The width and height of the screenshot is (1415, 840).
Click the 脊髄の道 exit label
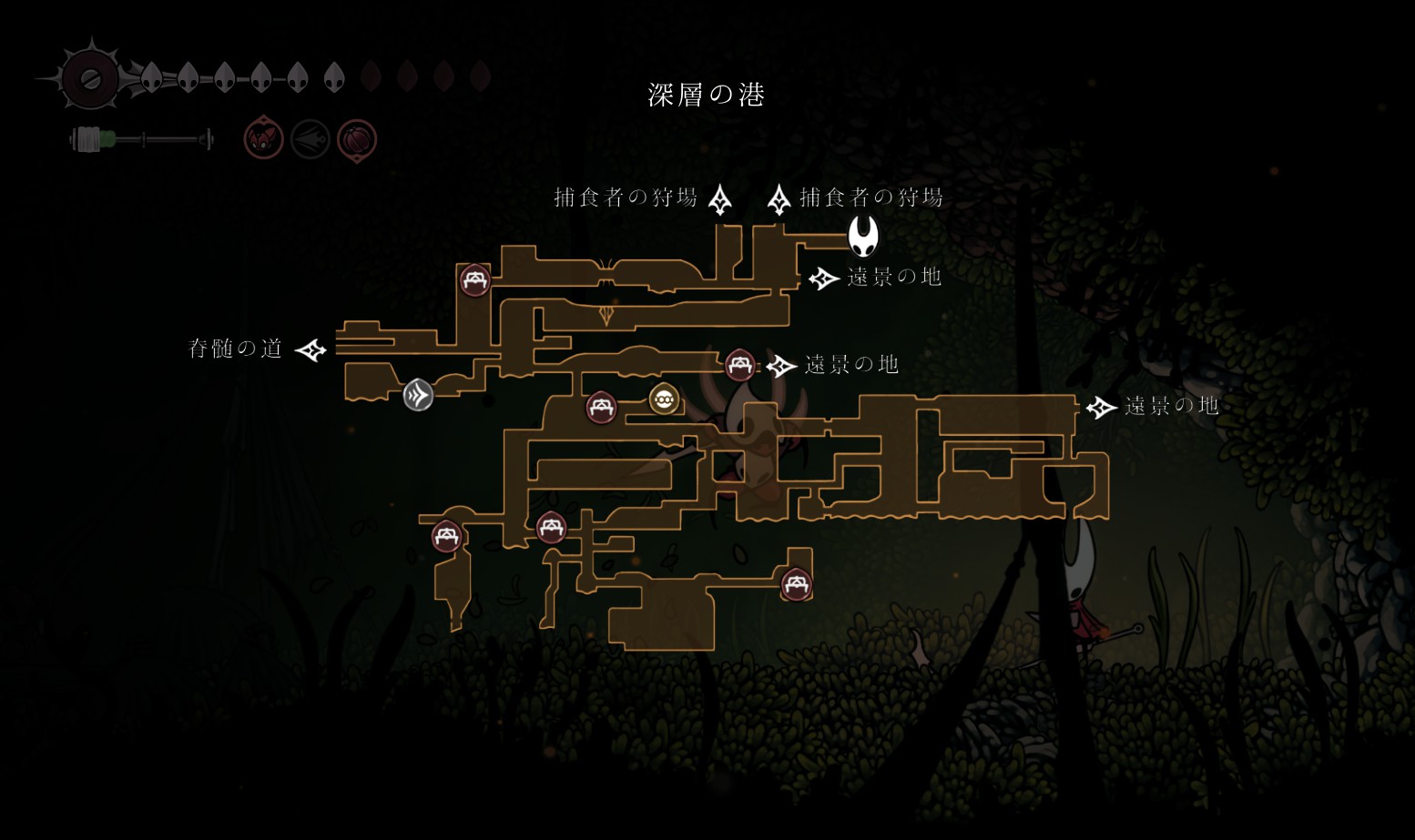235,349
